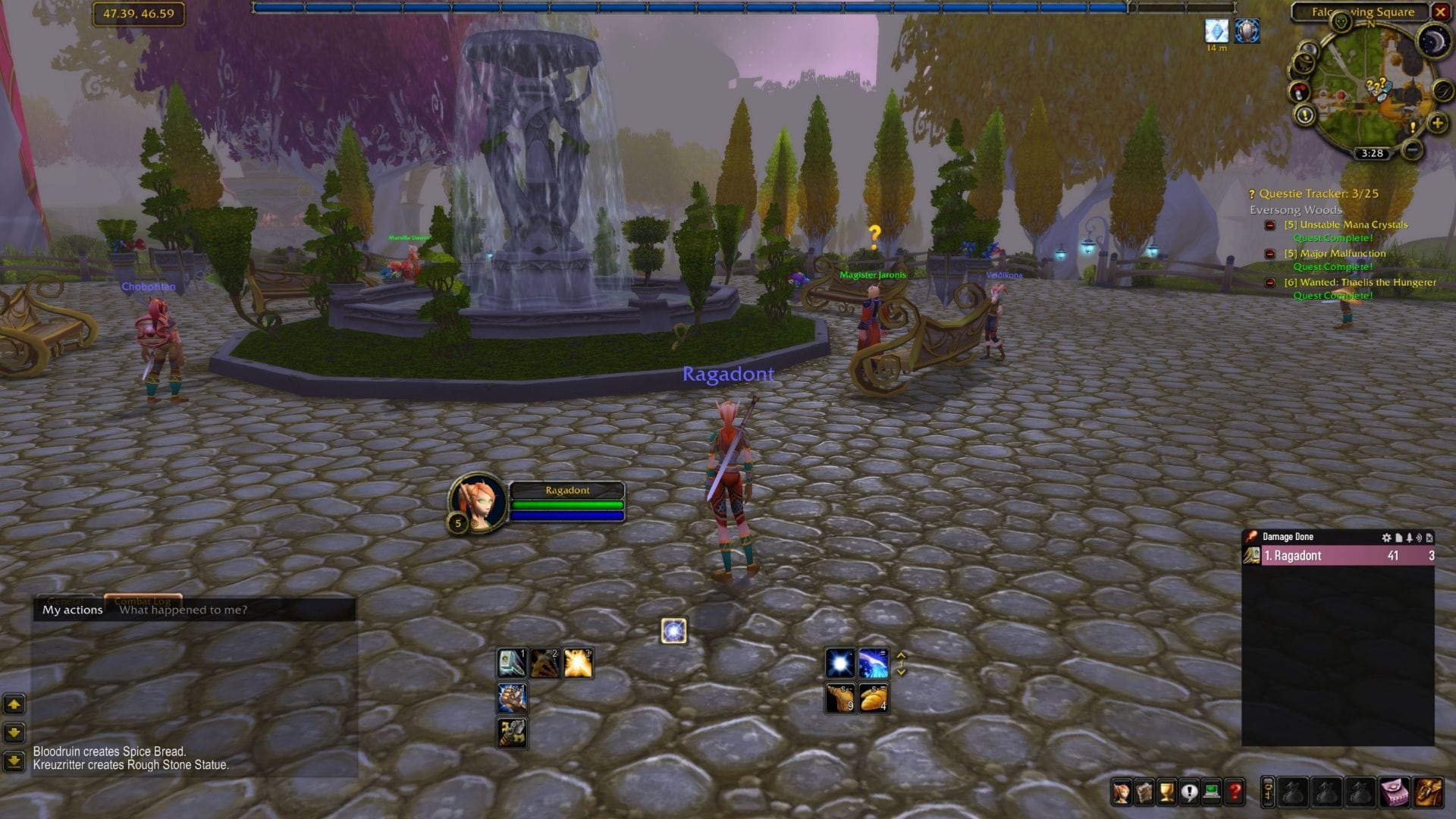Click the pink bag icon beside the backpack
1456x819 pixels.
pyautogui.click(x=1395, y=792)
